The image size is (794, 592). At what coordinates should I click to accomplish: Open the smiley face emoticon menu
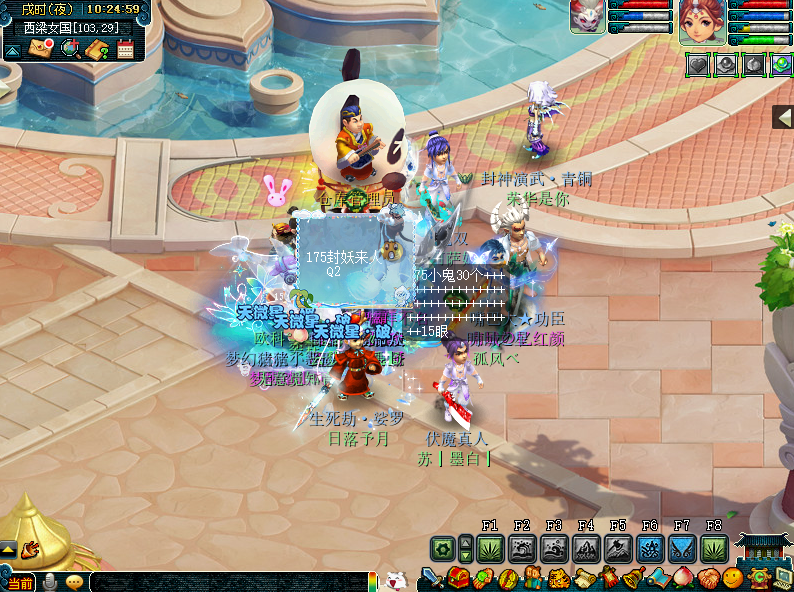click(x=733, y=578)
